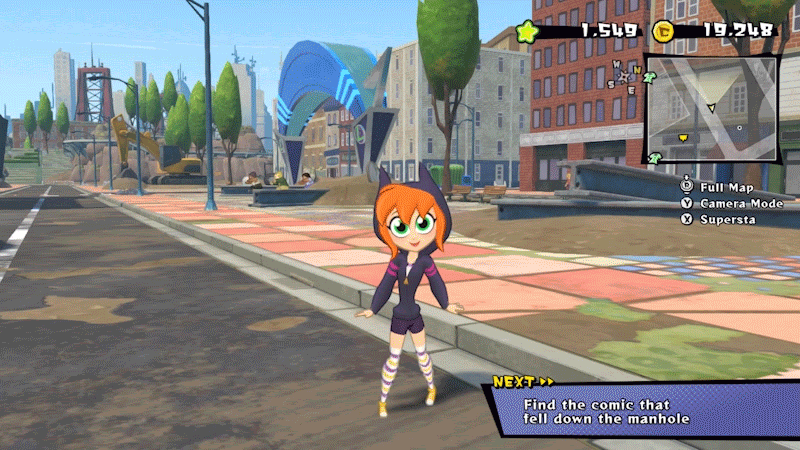Click the minimap in the corner
The image size is (800, 450).
[x=711, y=109]
